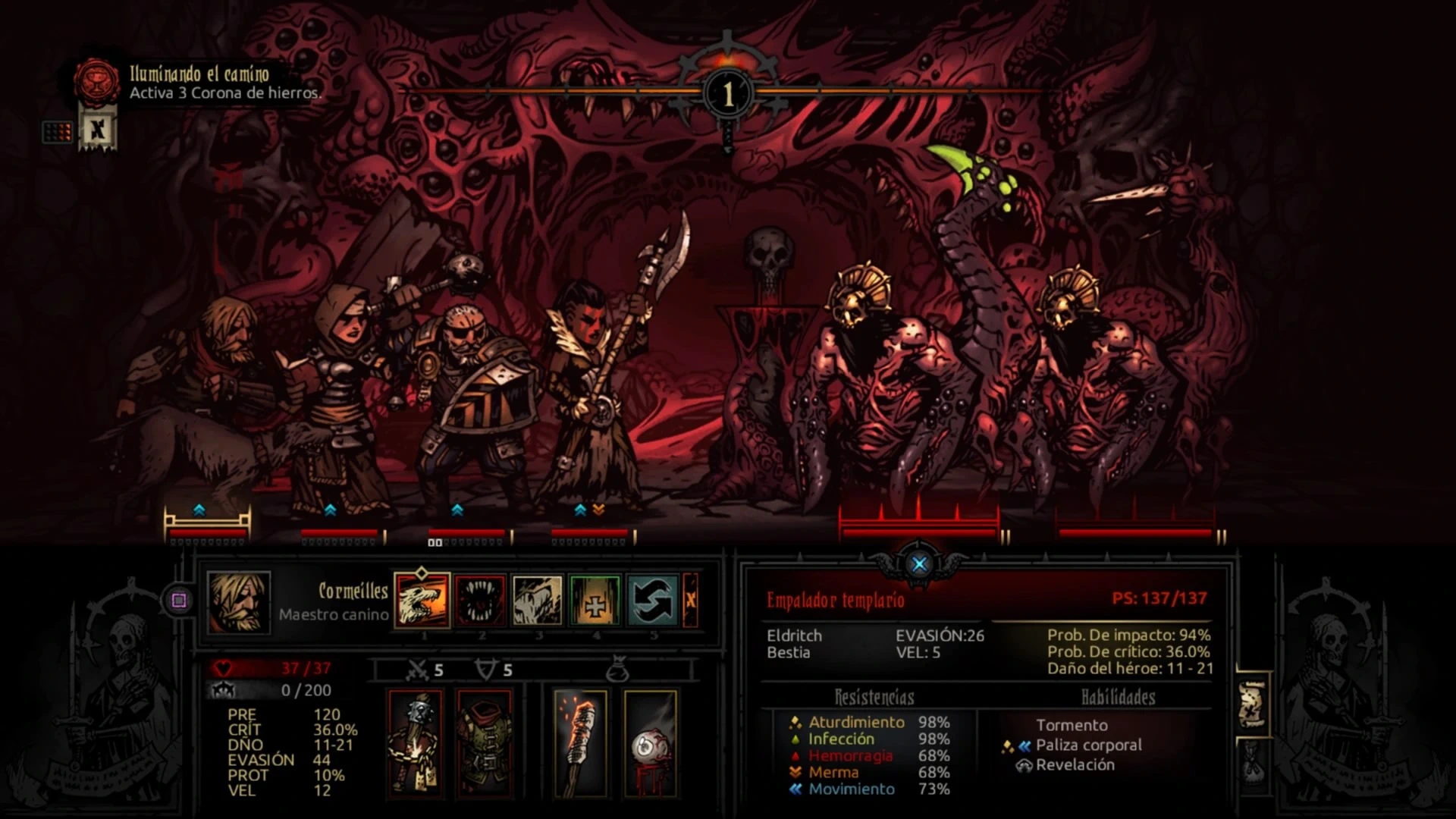Screen dimensions: 1456x819
Task: Click the orange X pass-turn button
Action: (x=690, y=600)
